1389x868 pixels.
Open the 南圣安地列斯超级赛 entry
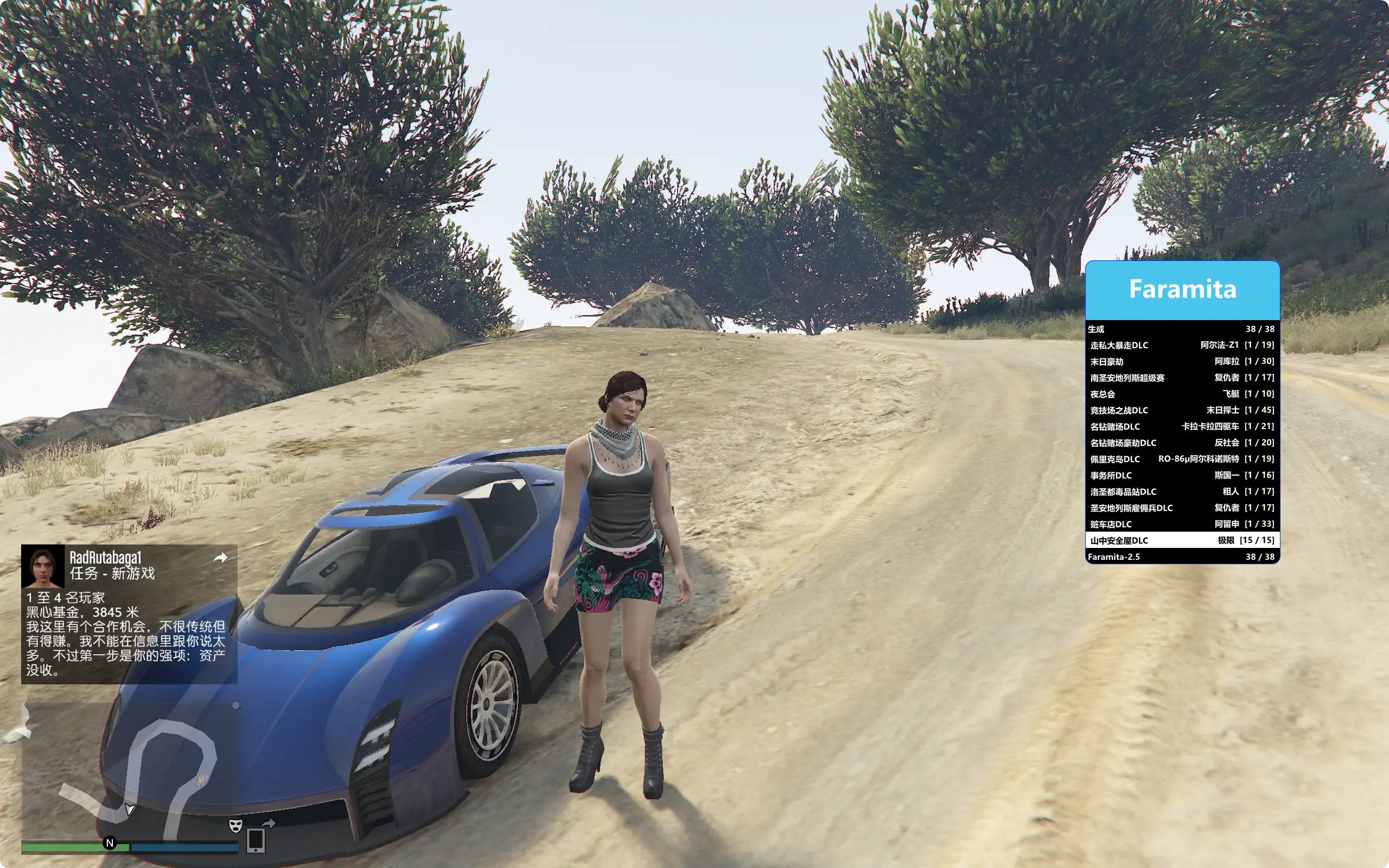[1182, 378]
